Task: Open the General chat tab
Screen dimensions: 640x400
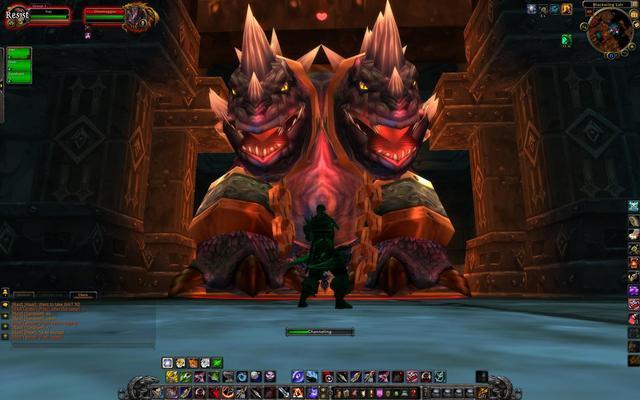Action: click(x=22, y=295)
